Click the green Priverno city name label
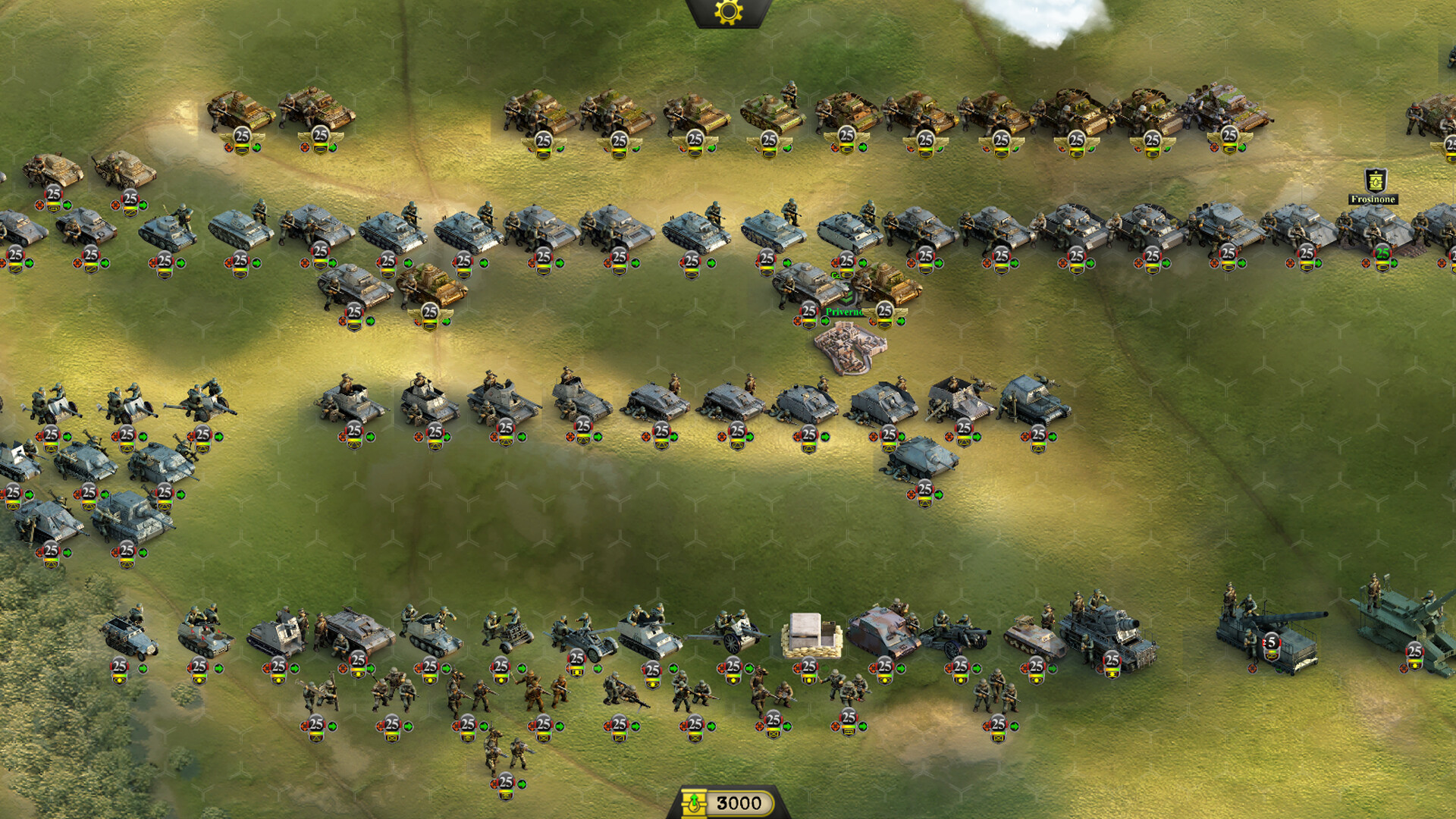Screen dimensions: 1456x819 [x=845, y=311]
